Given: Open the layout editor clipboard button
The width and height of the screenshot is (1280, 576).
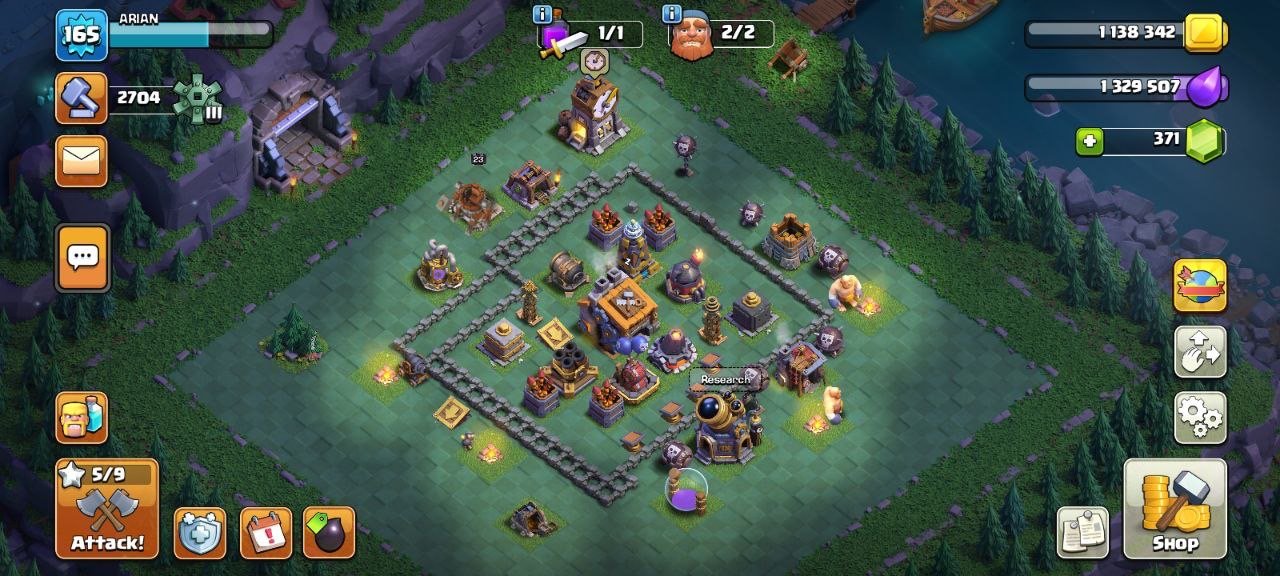Looking at the screenshot, I should 1083,532.
